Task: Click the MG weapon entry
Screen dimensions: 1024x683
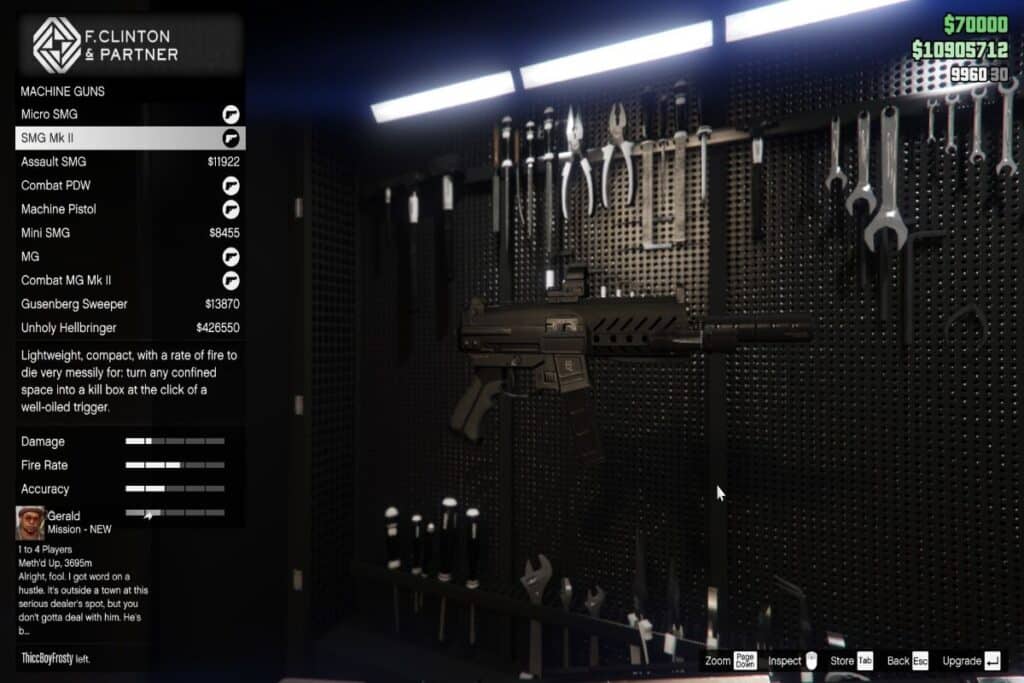Action: pyautogui.click(x=130, y=257)
